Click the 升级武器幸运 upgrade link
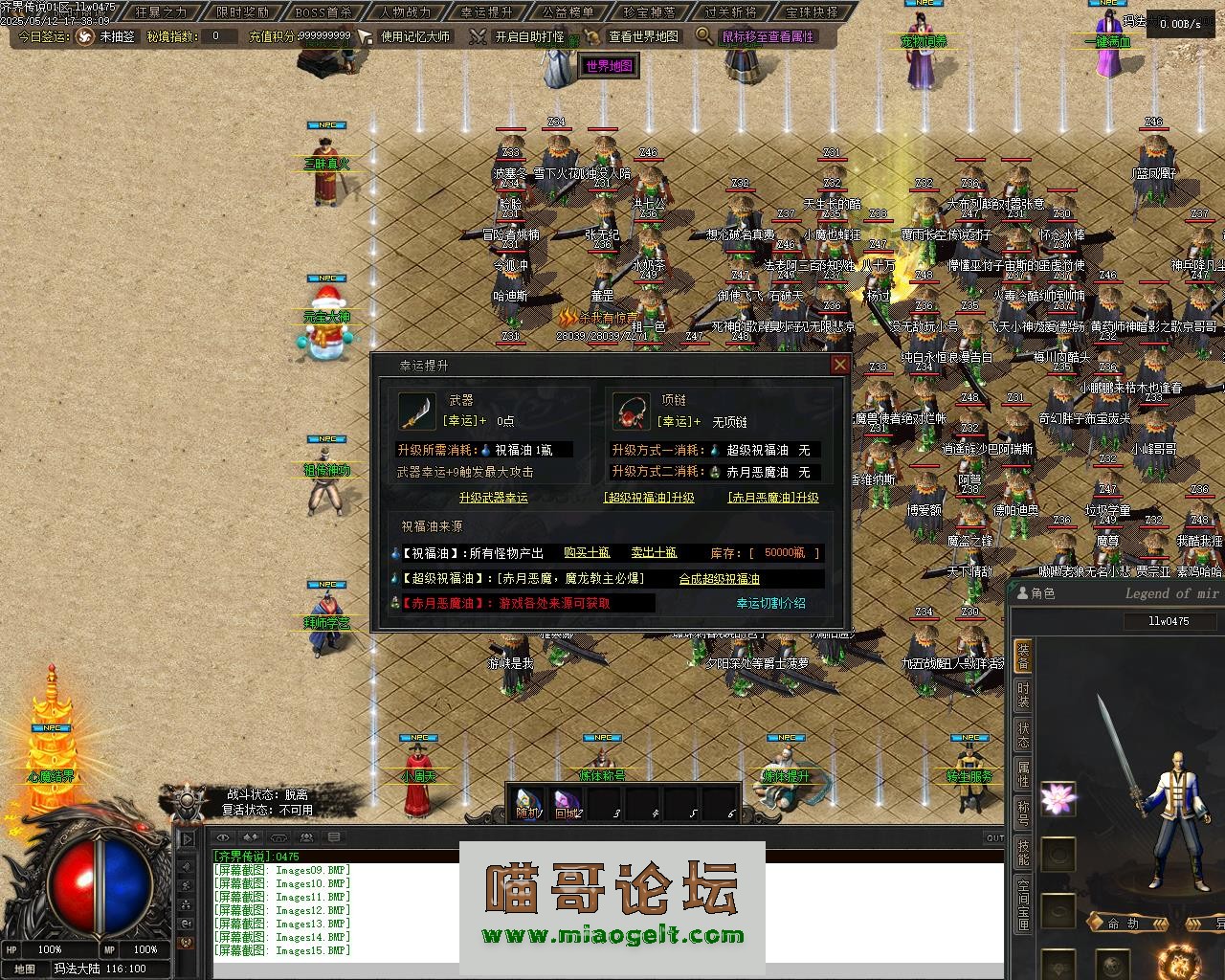The height and width of the screenshot is (980, 1225). click(x=493, y=498)
